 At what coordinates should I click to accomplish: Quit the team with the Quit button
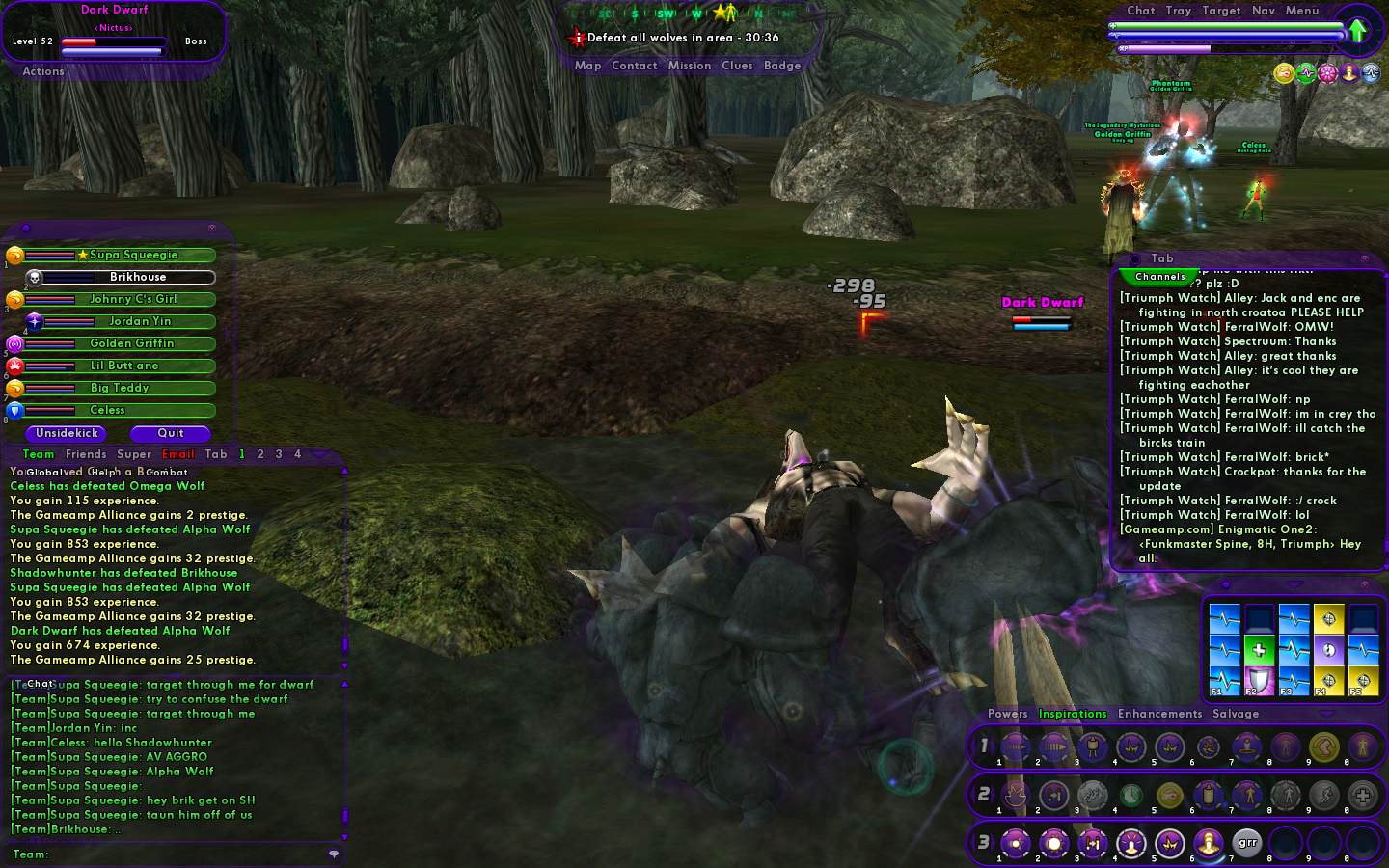point(171,434)
